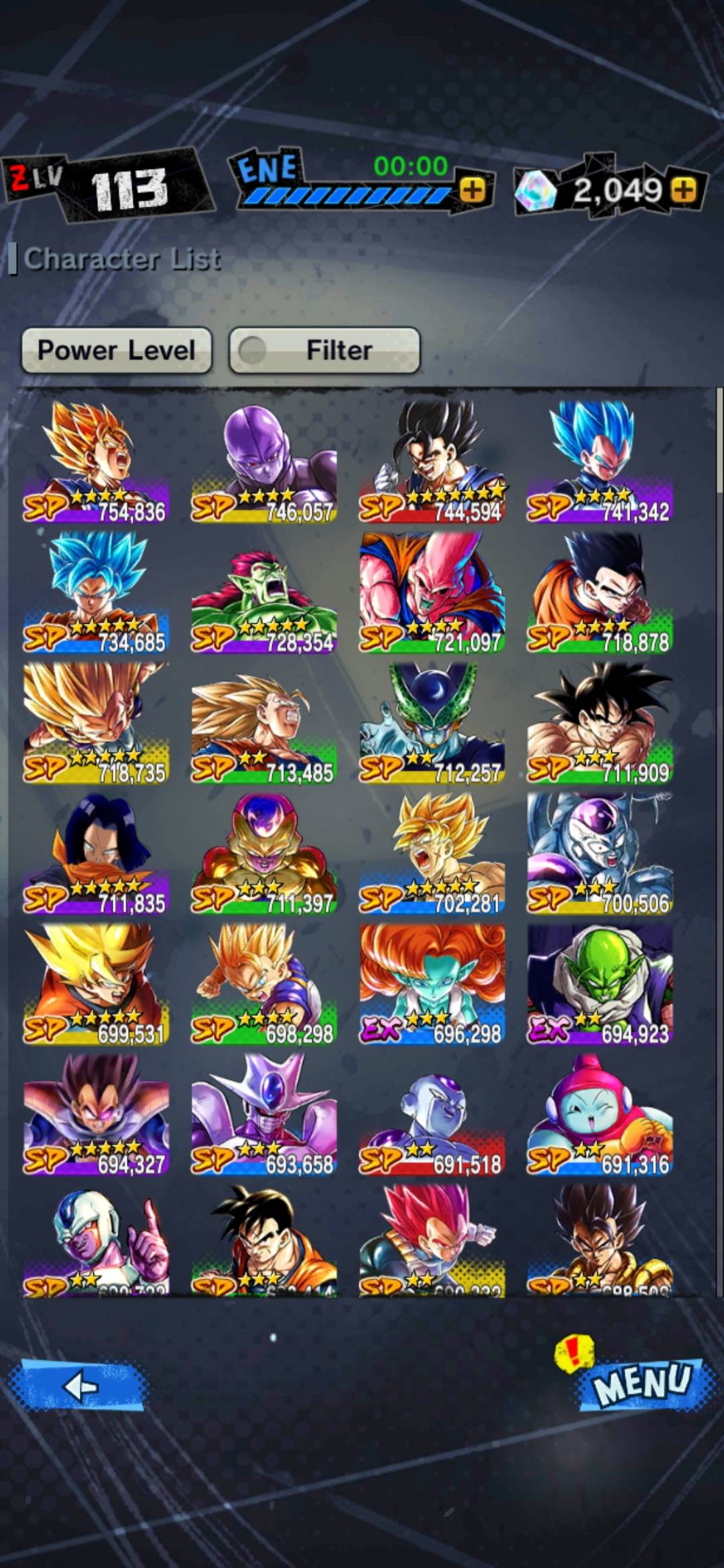Select the Chiaotzu character with 691,316 power
This screenshot has width=724, height=1568.
(x=600, y=1114)
